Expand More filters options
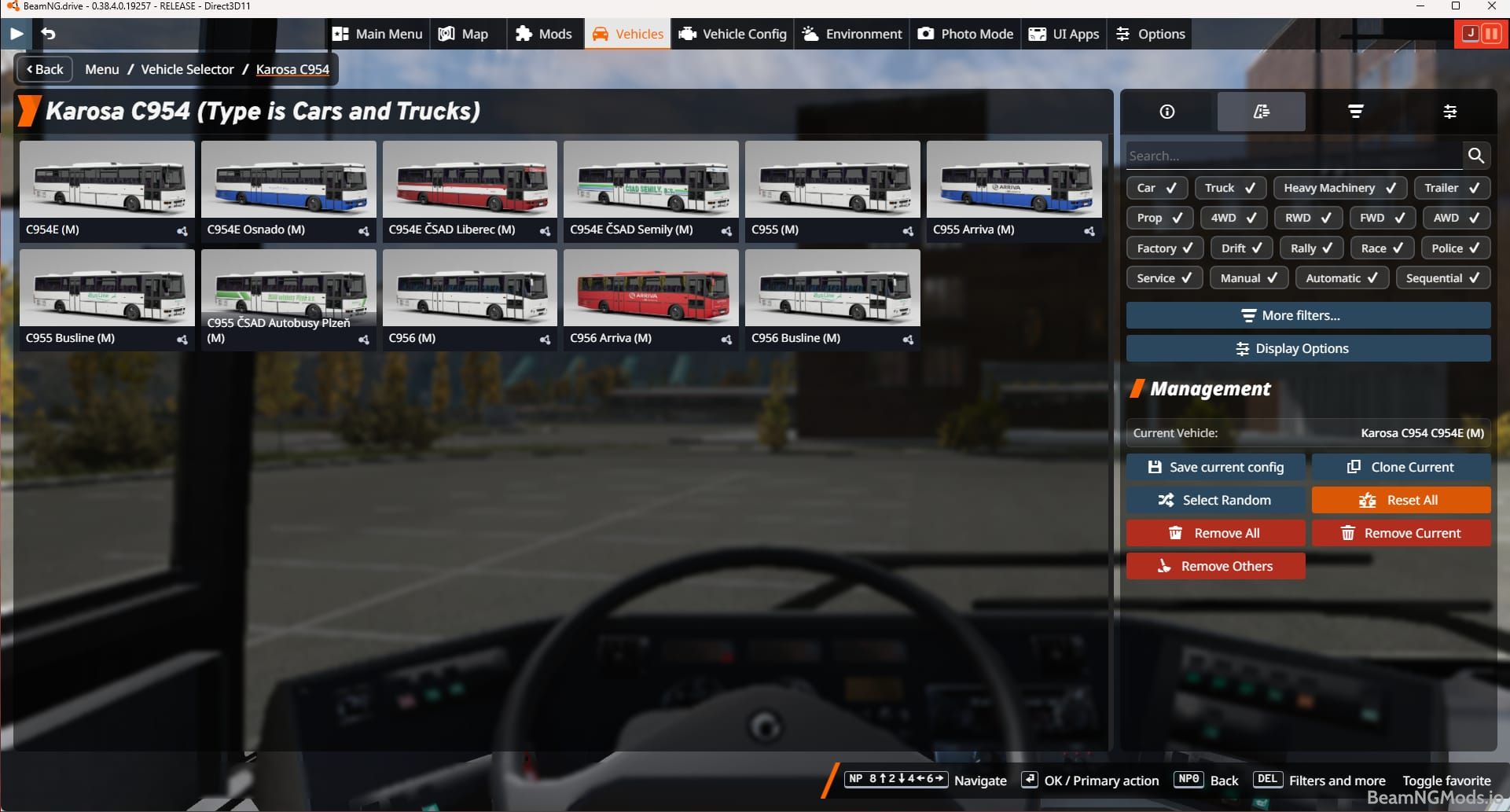The image size is (1510, 812). [1307, 315]
